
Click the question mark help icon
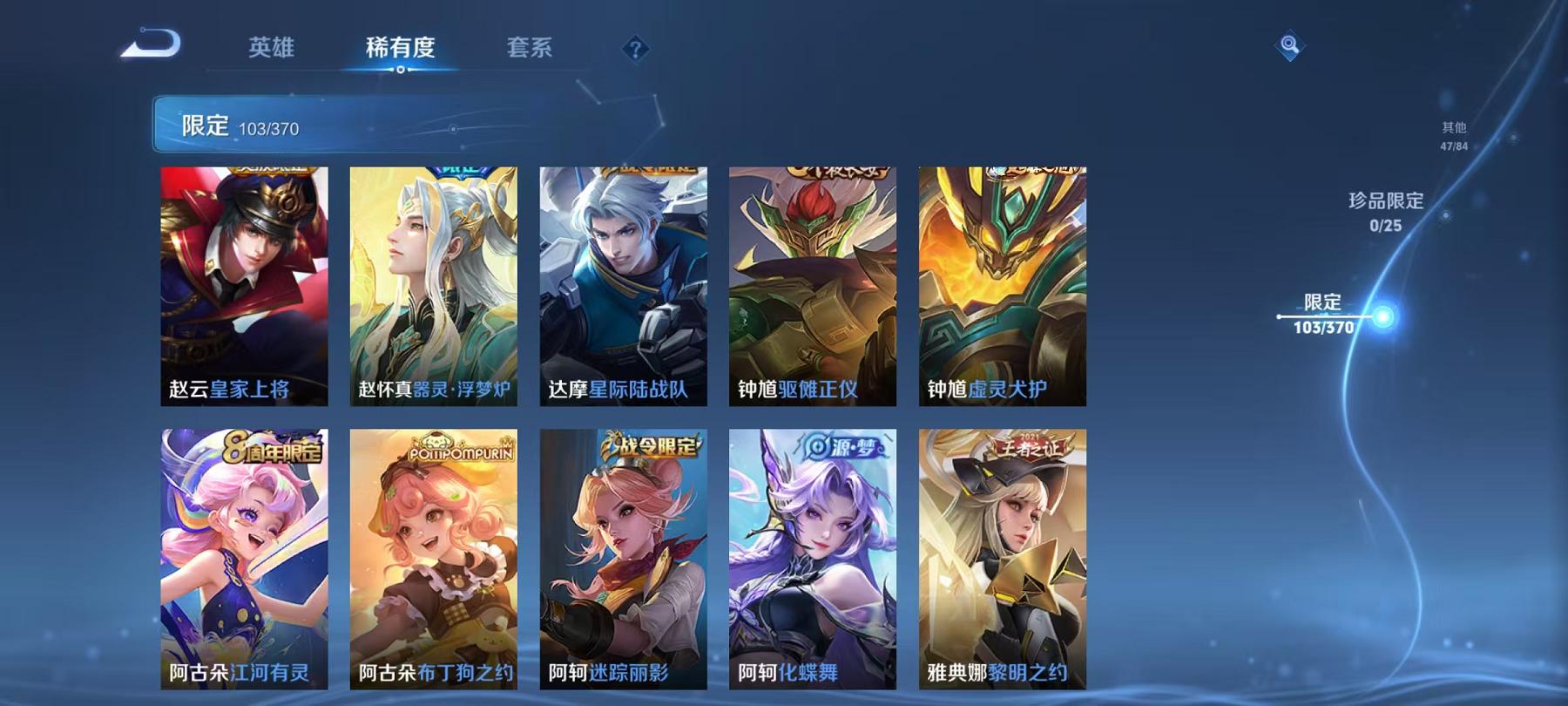pos(635,49)
